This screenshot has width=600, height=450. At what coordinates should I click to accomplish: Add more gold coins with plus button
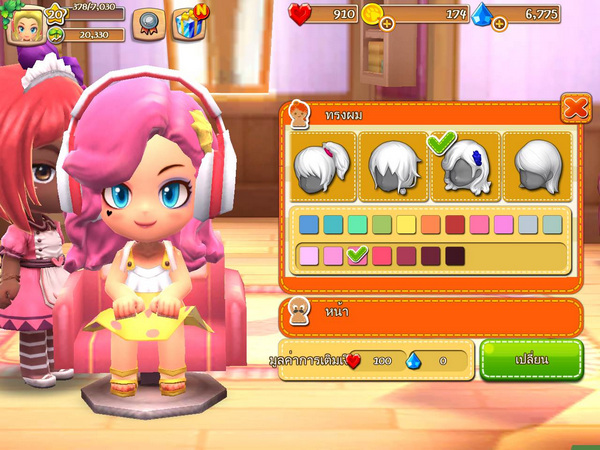[x=387, y=23]
